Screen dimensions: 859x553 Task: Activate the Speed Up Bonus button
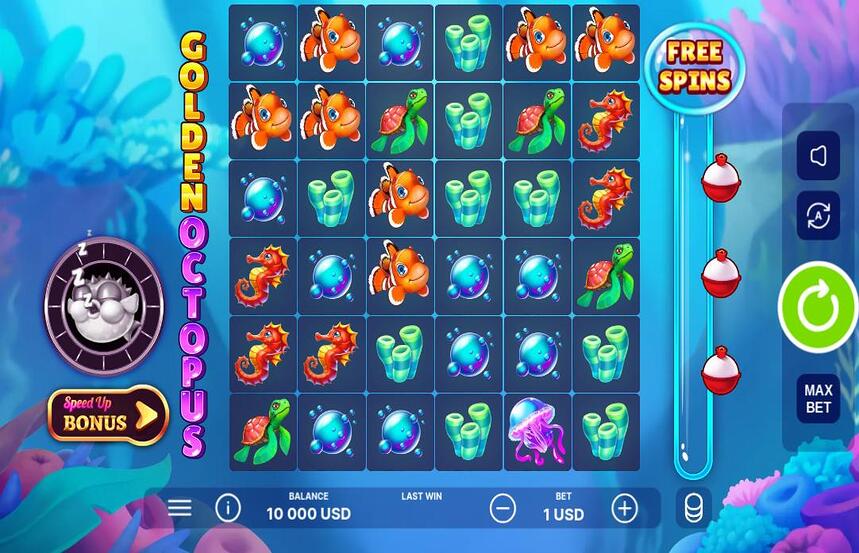click(108, 414)
